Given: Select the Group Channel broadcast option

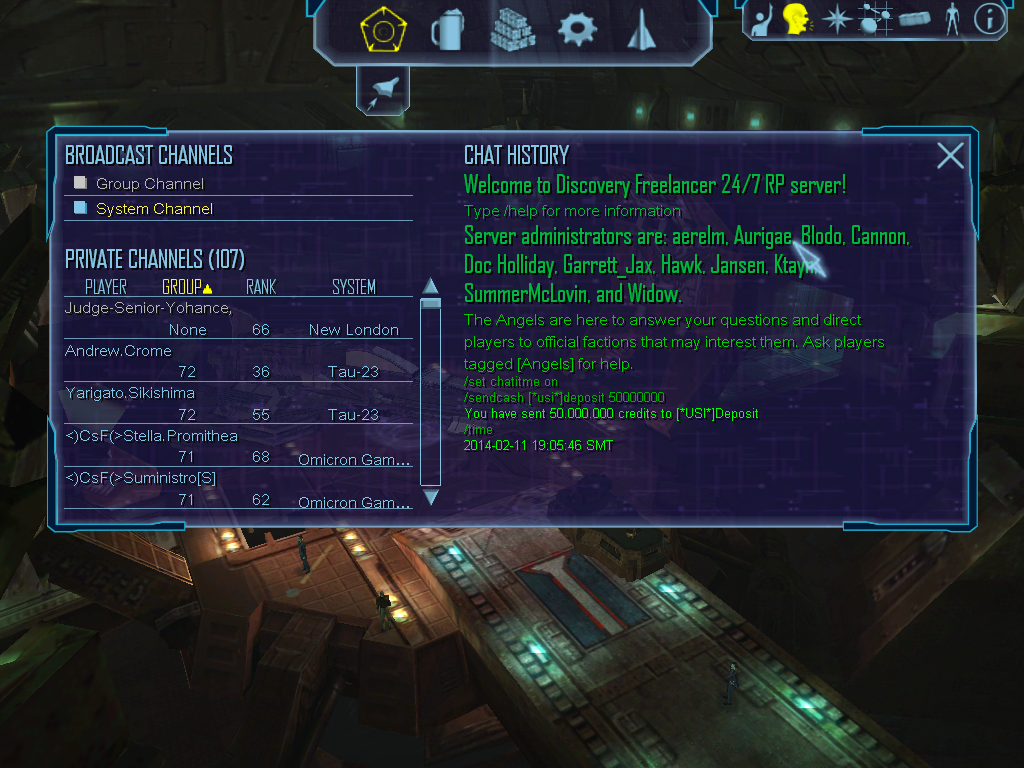Looking at the screenshot, I should click(x=149, y=184).
